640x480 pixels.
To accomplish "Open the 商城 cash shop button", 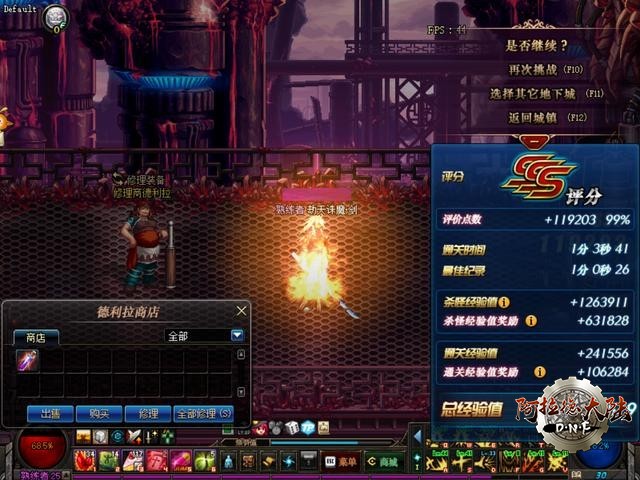I will 380,461.
